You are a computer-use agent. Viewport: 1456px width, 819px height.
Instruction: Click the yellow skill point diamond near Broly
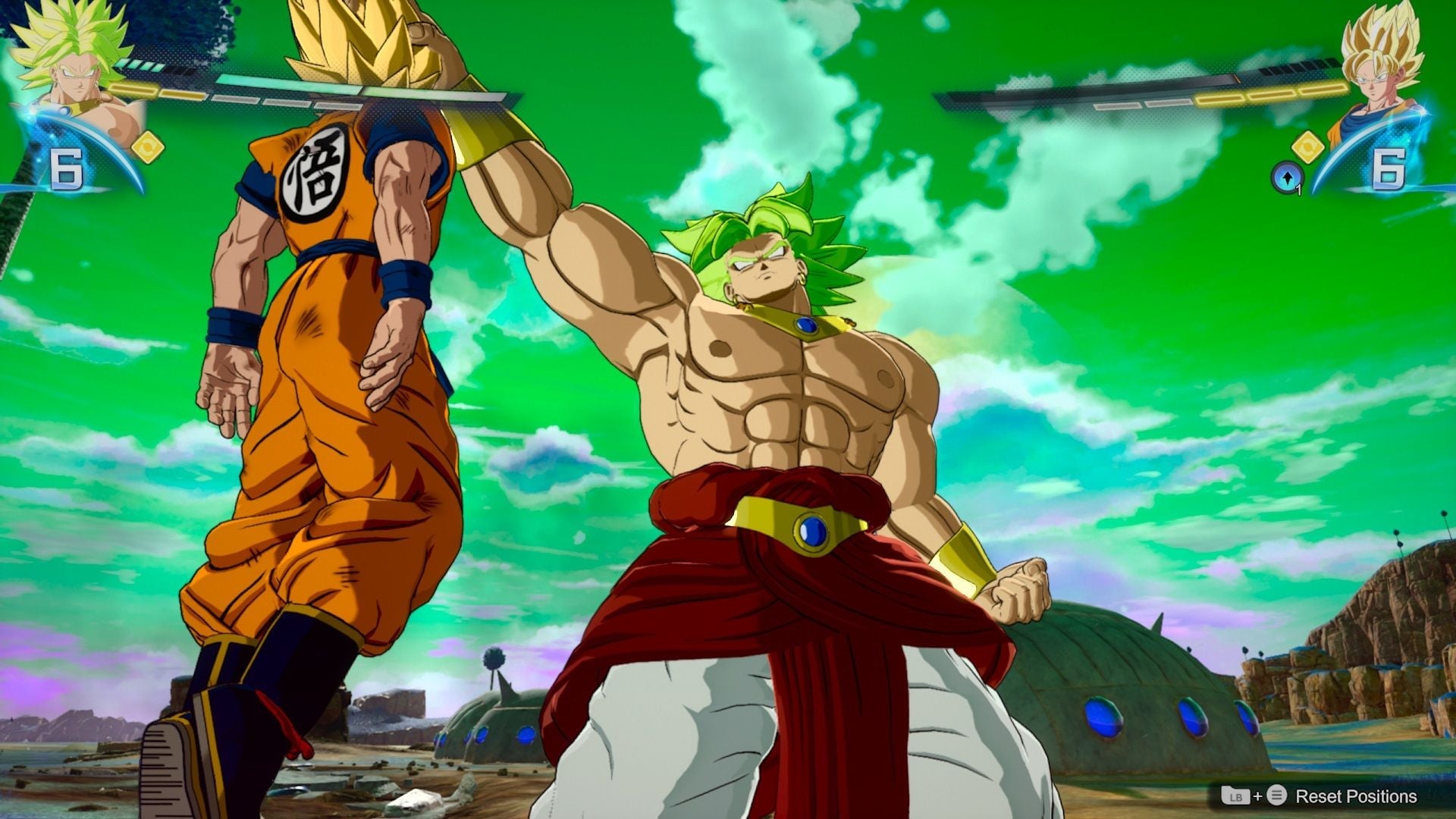[149, 146]
